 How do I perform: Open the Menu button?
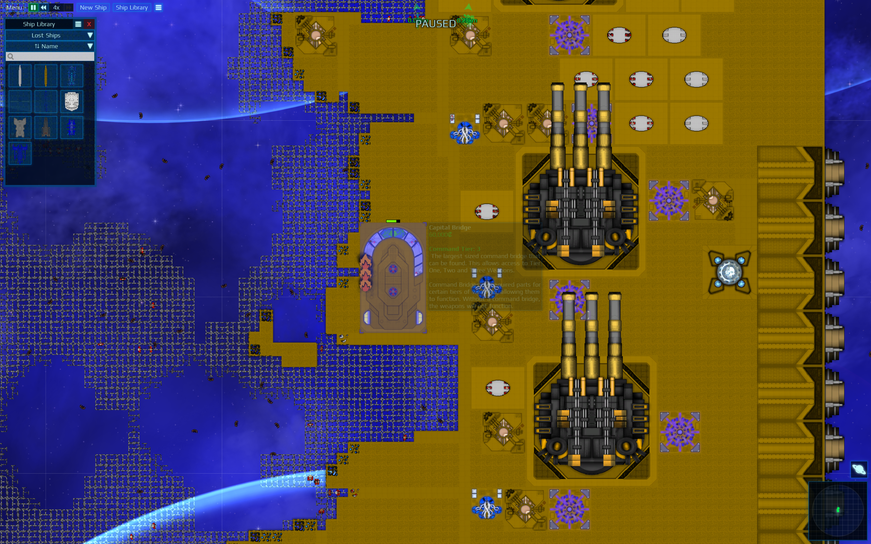point(13,7)
